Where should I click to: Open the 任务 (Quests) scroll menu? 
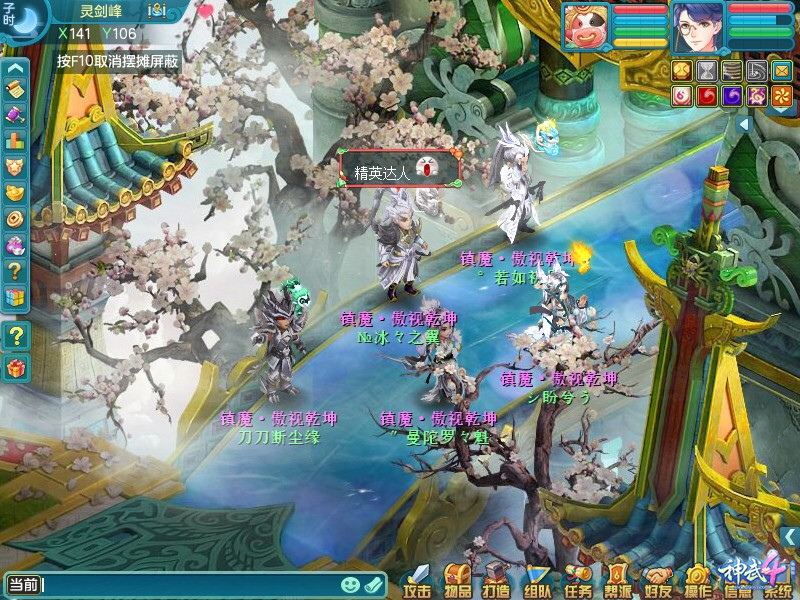(x=578, y=579)
